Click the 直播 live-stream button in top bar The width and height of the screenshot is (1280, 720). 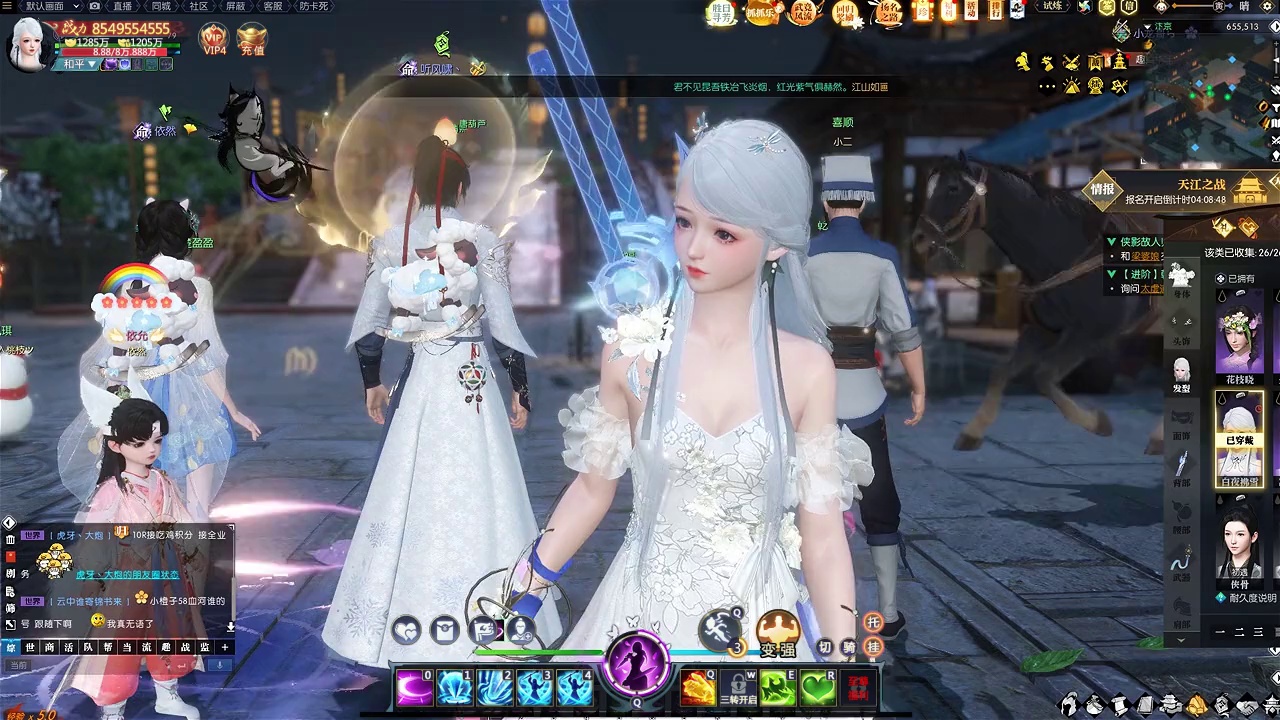[123, 6]
